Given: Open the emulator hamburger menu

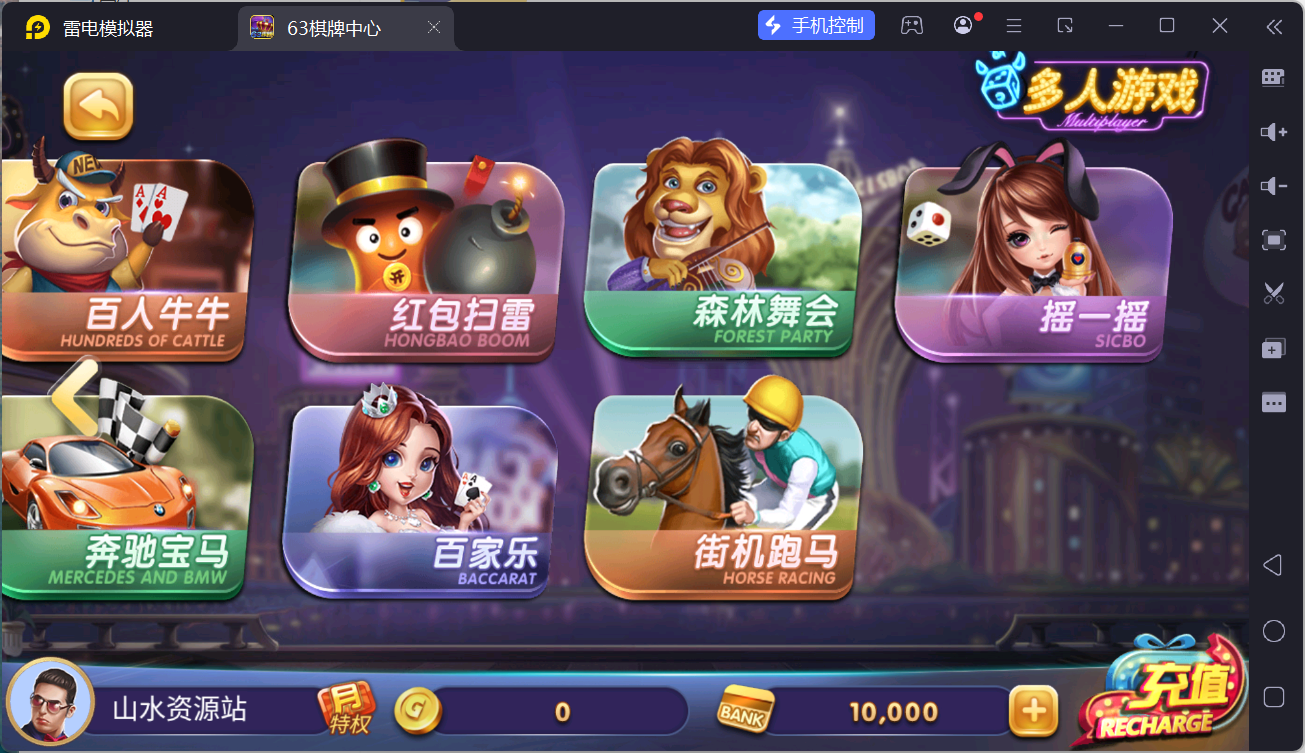Looking at the screenshot, I should [1013, 25].
